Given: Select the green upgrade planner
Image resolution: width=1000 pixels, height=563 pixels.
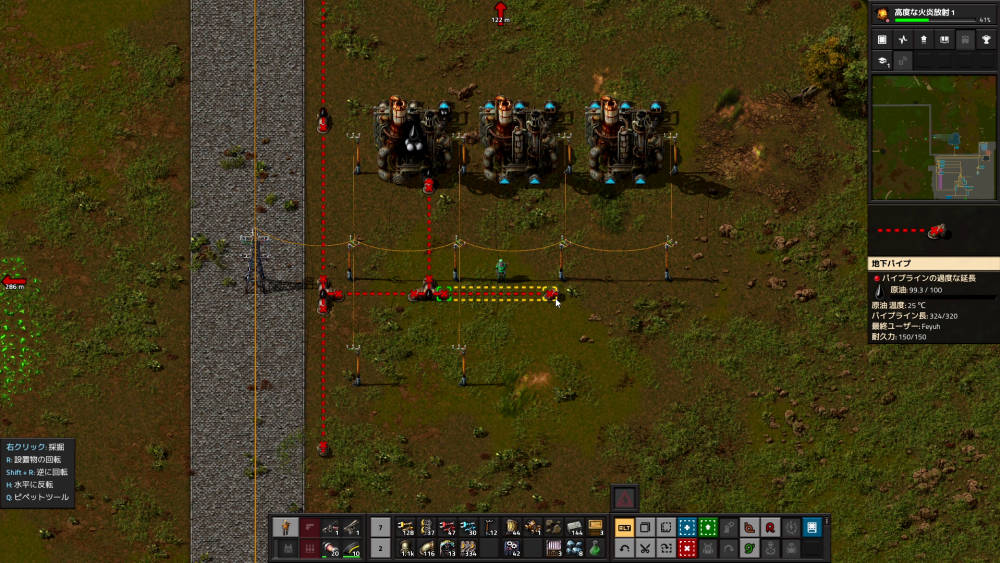Looking at the screenshot, I should tap(708, 527).
